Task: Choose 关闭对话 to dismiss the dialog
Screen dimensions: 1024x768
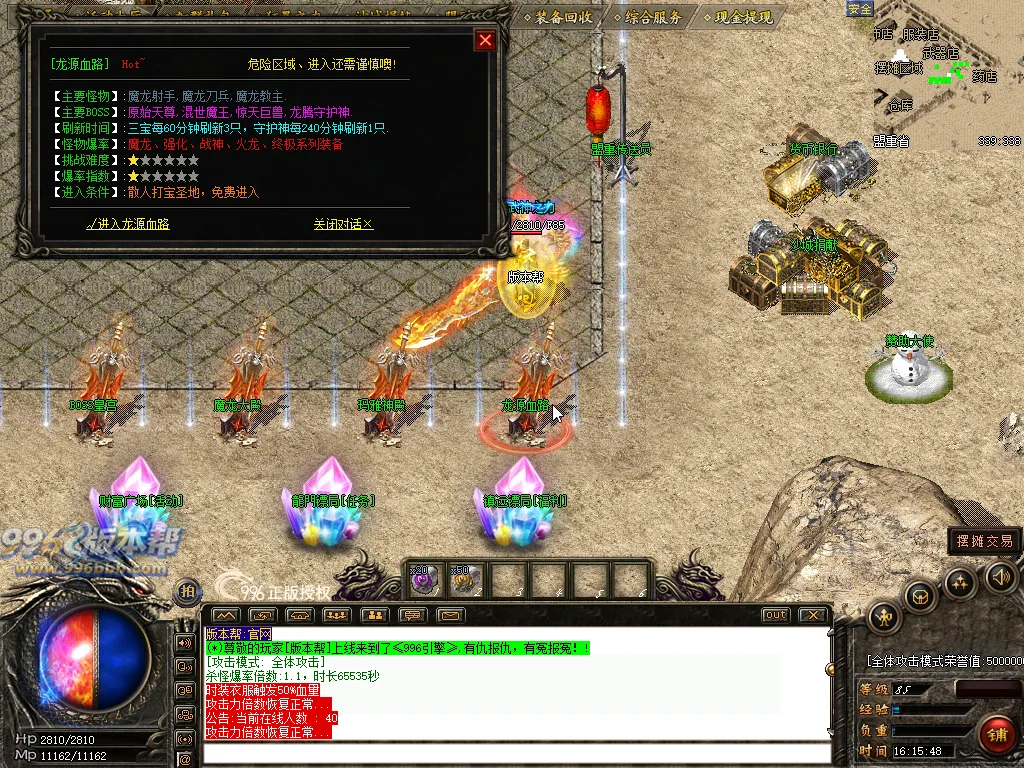Action: pos(343,224)
